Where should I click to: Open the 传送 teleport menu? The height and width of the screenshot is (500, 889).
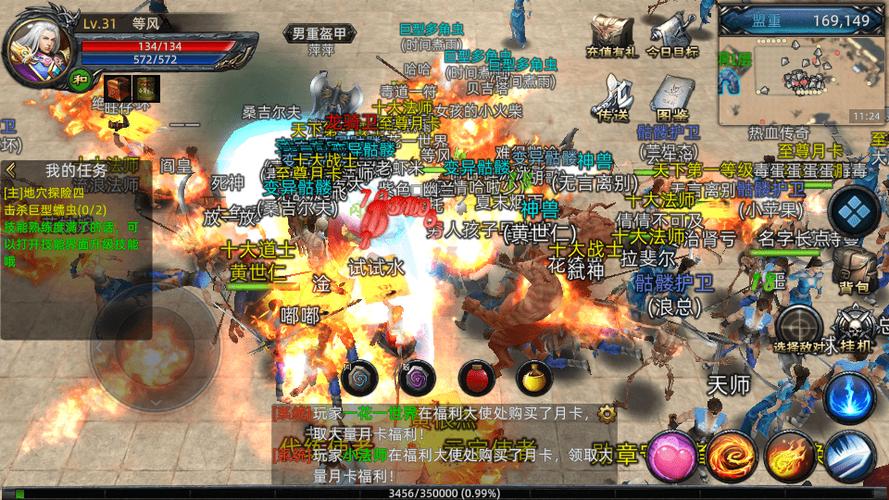612,96
